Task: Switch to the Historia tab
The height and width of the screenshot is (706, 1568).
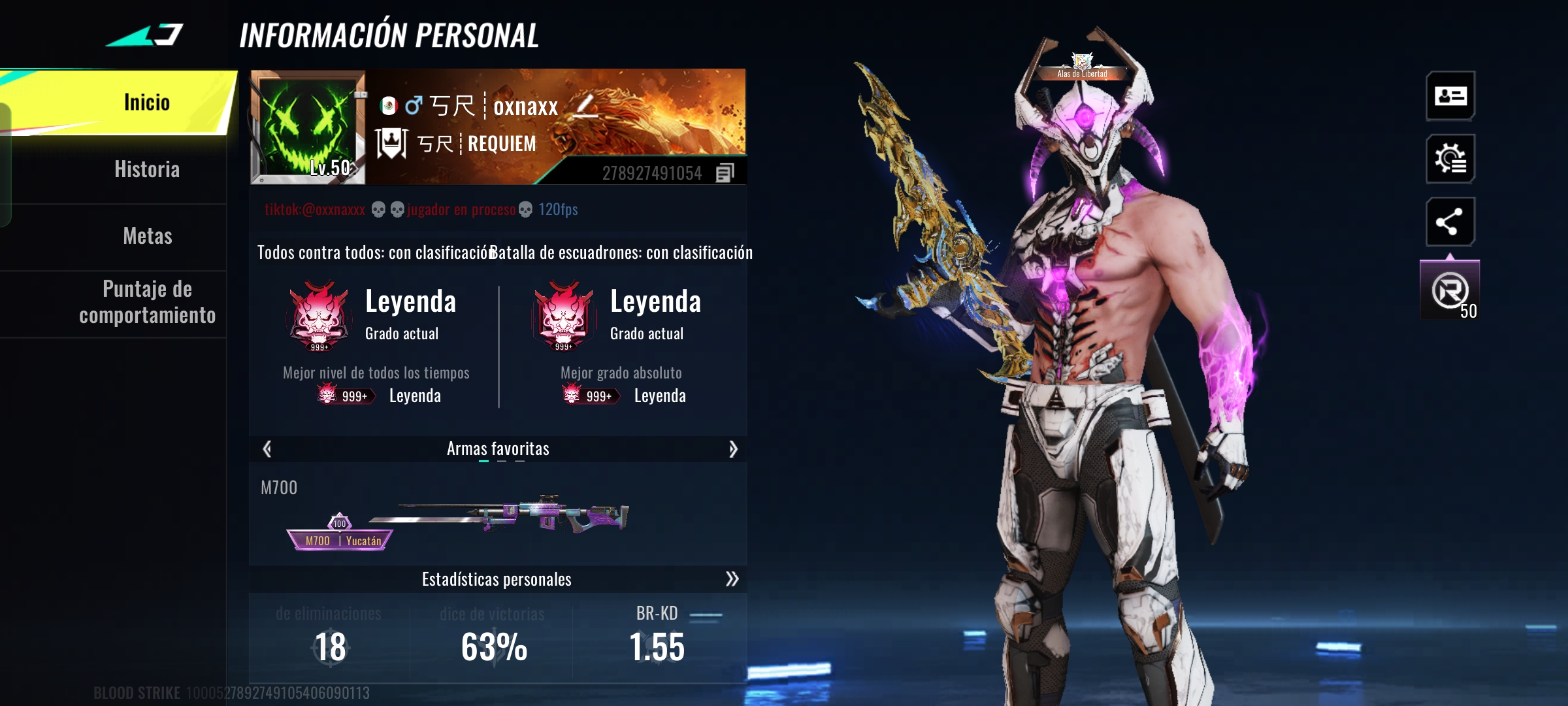Action: tap(146, 169)
